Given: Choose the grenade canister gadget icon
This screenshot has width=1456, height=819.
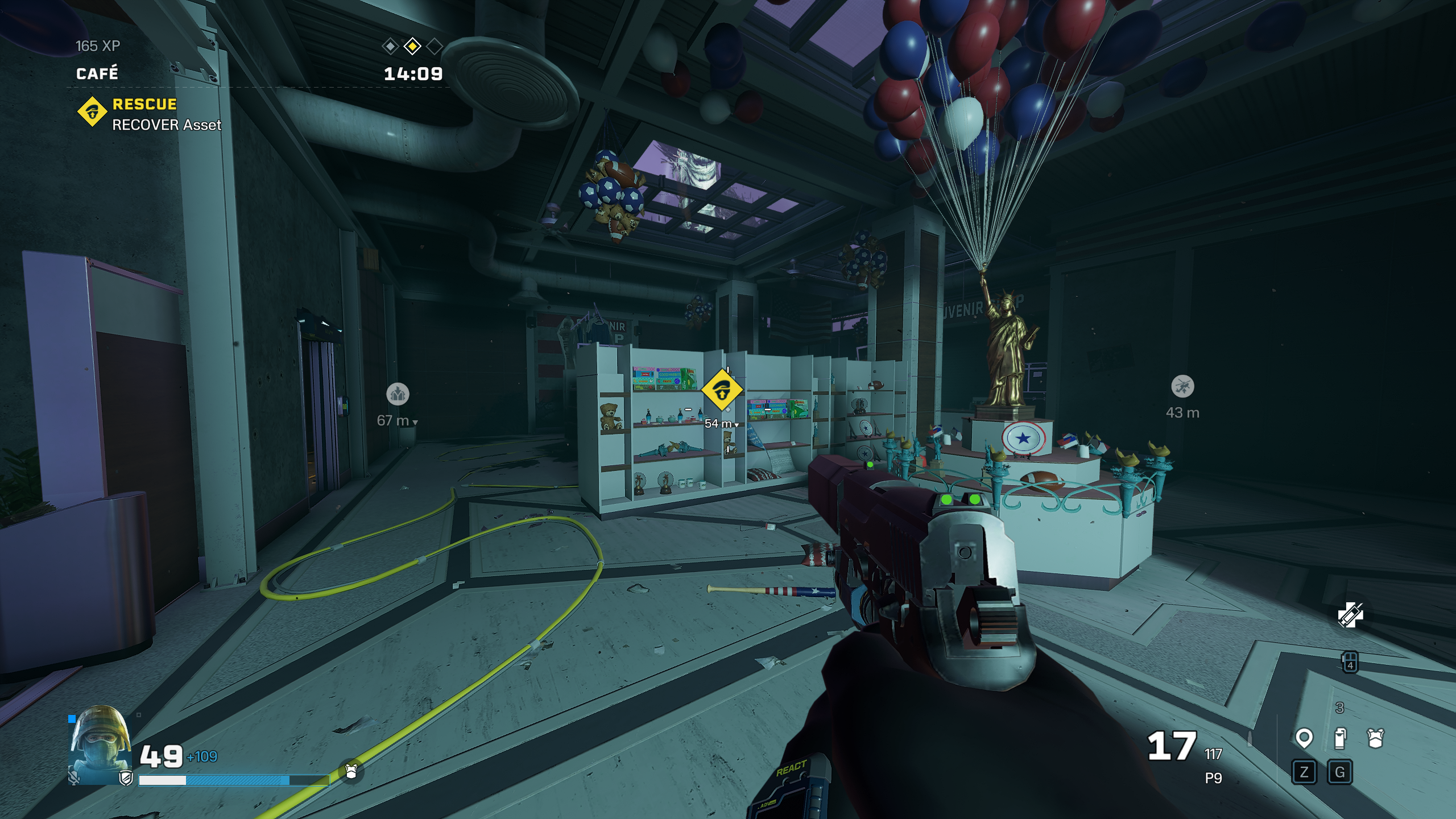Looking at the screenshot, I should 1340,739.
